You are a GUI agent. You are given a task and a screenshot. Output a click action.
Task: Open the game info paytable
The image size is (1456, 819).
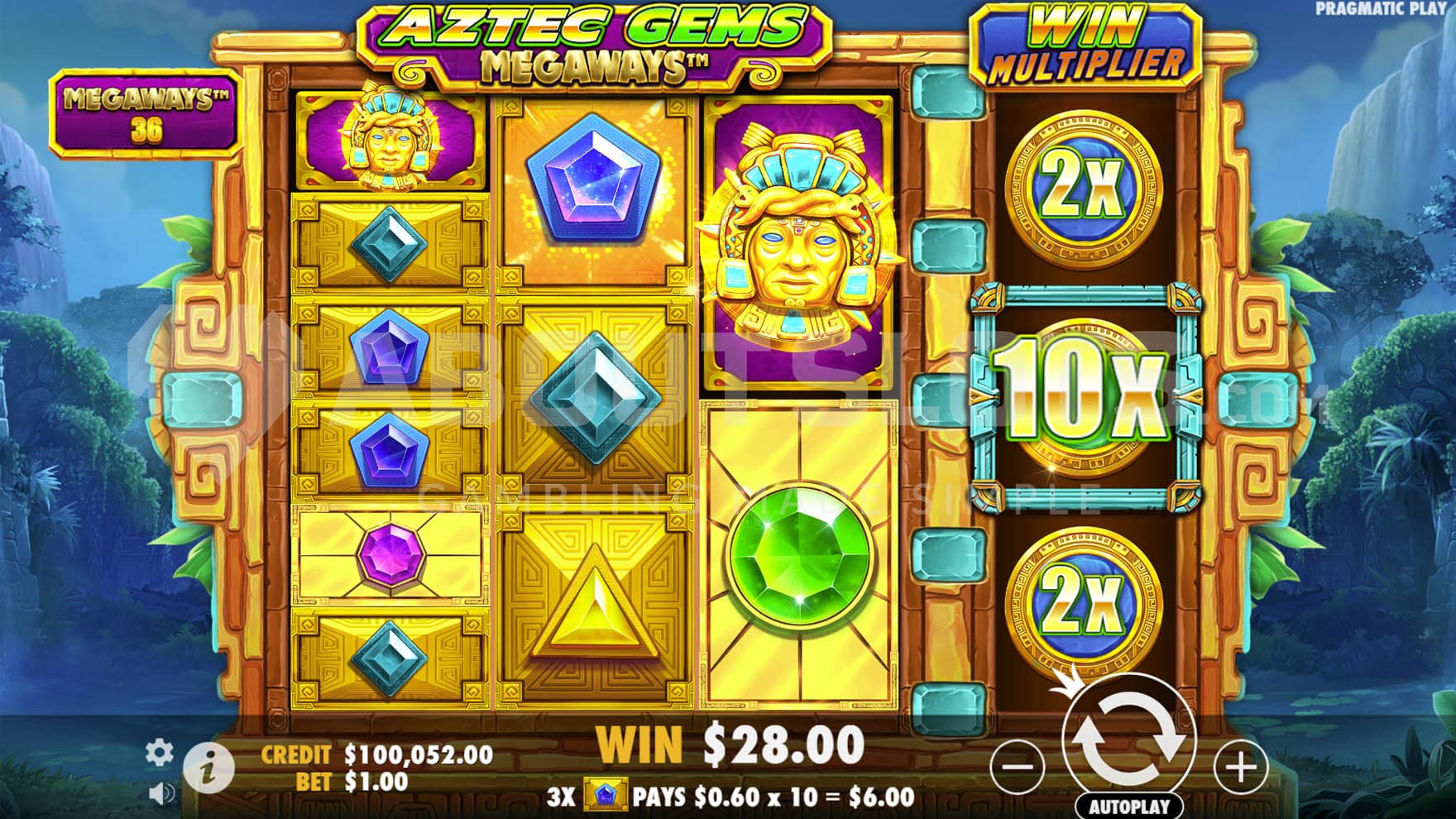tap(208, 769)
